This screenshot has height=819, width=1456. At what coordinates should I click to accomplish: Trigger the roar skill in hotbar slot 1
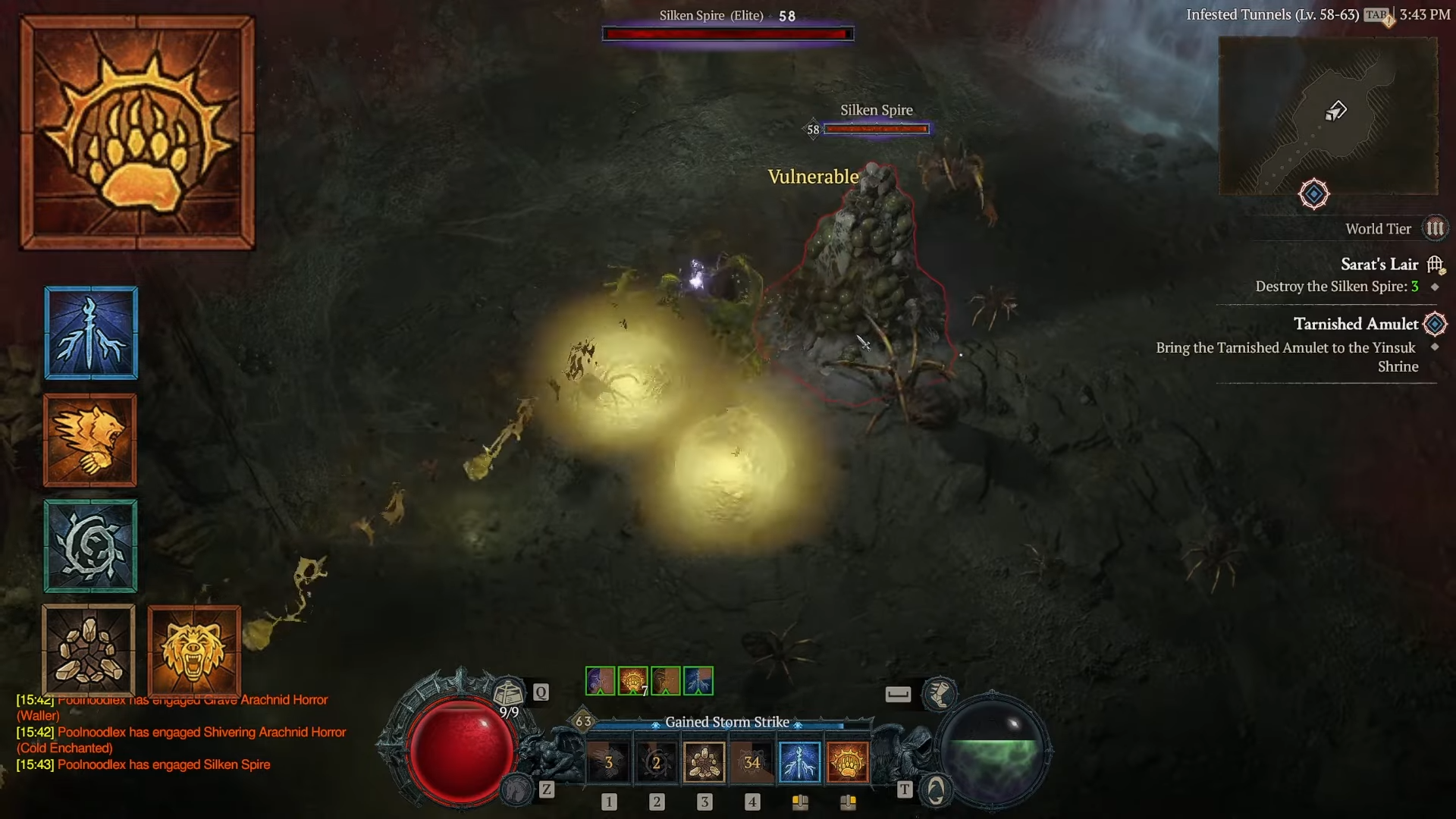[x=608, y=762]
